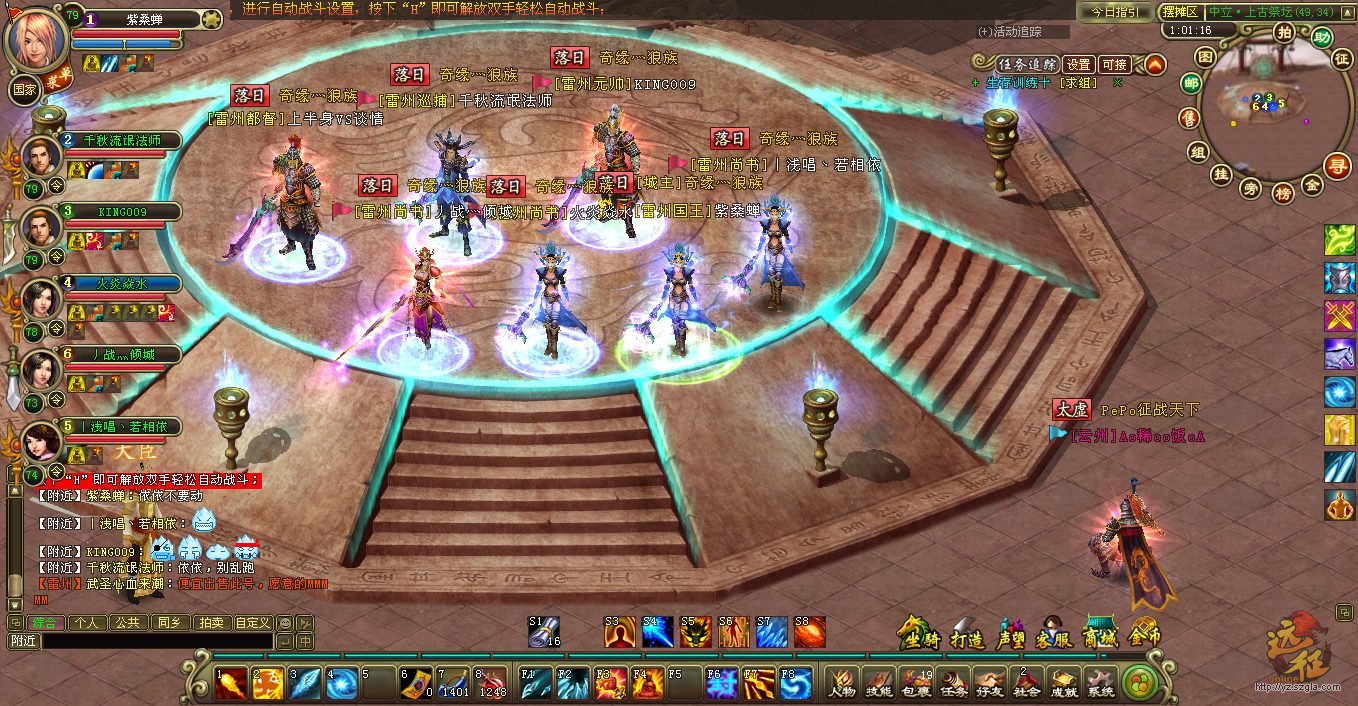Open the 人物 character panel
Viewport: 1358px width, 706px height.
pyautogui.click(x=841, y=683)
